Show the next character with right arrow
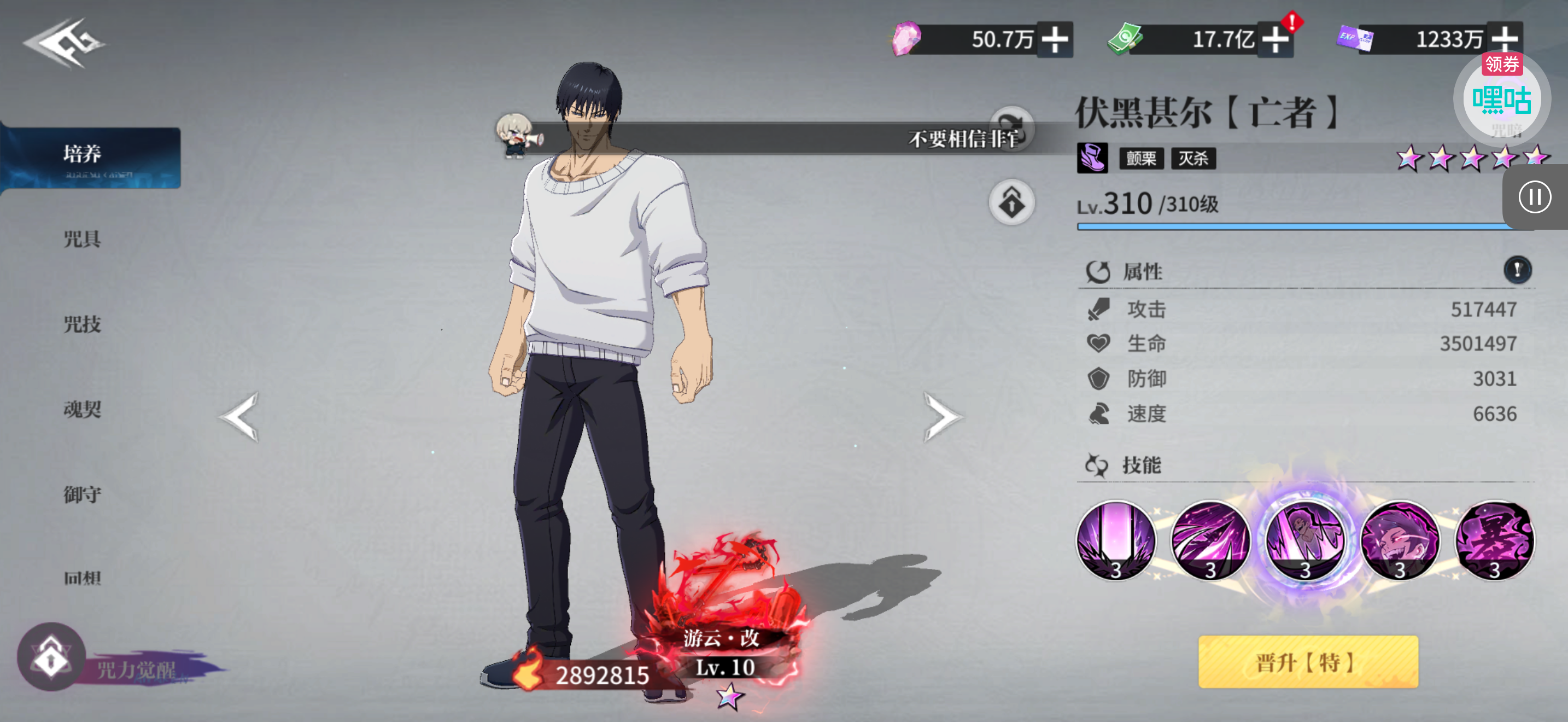Viewport: 1568px width, 722px height. click(x=941, y=417)
